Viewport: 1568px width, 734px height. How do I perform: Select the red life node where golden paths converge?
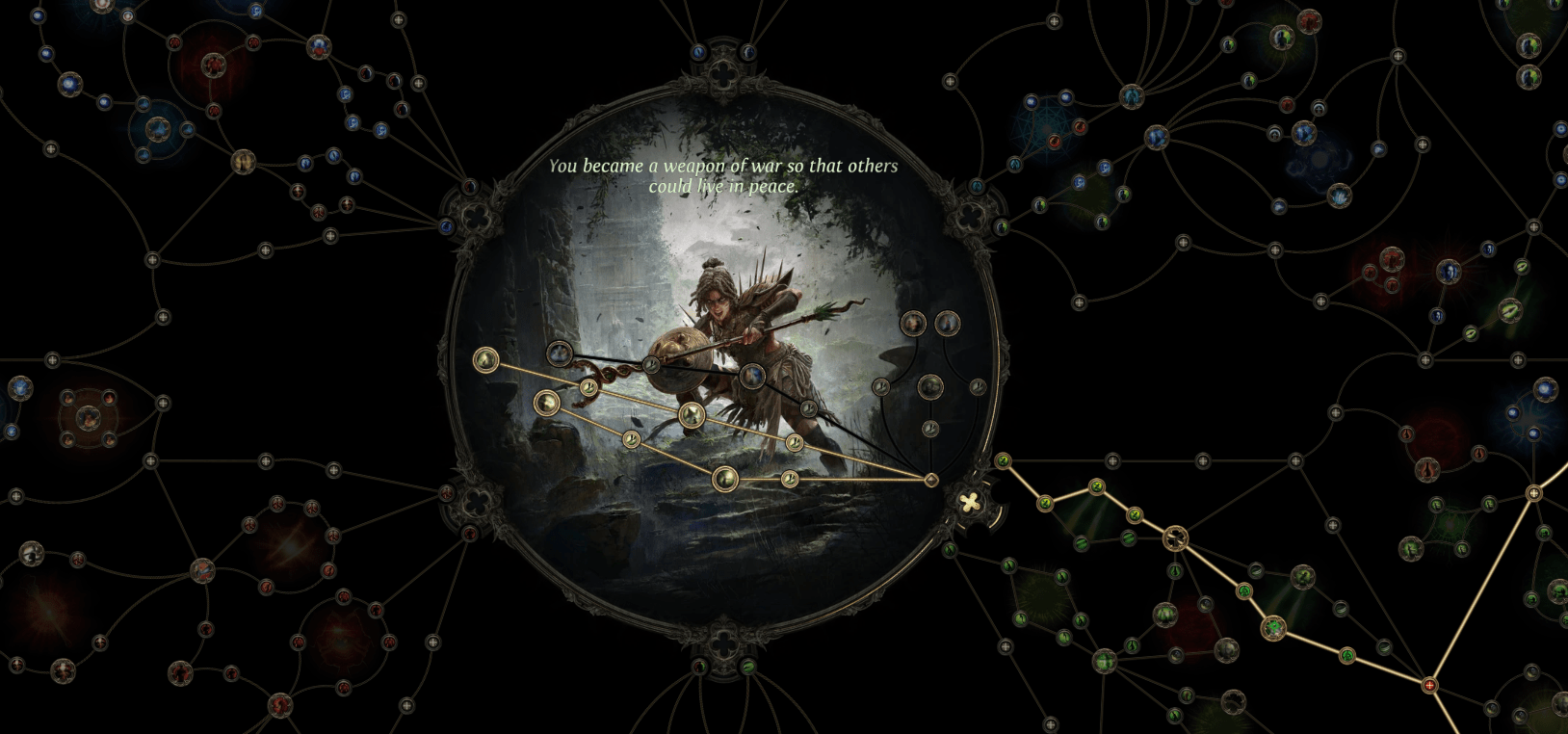click(1428, 684)
